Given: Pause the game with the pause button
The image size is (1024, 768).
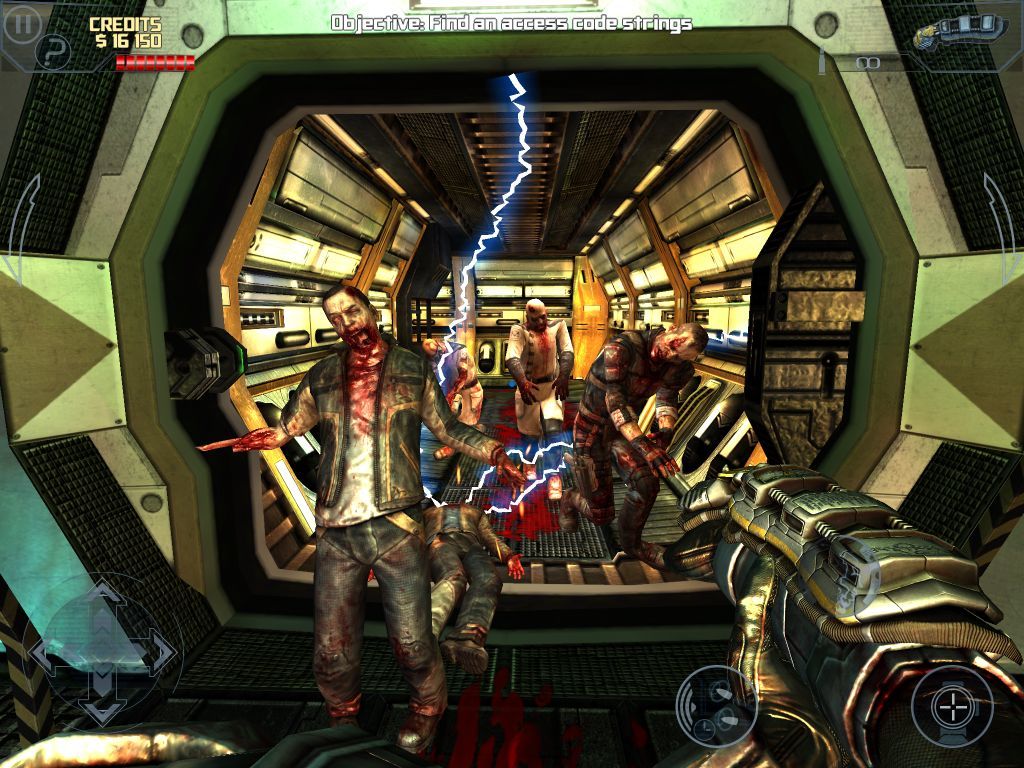Looking at the screenshot, I should coord(22,23).
